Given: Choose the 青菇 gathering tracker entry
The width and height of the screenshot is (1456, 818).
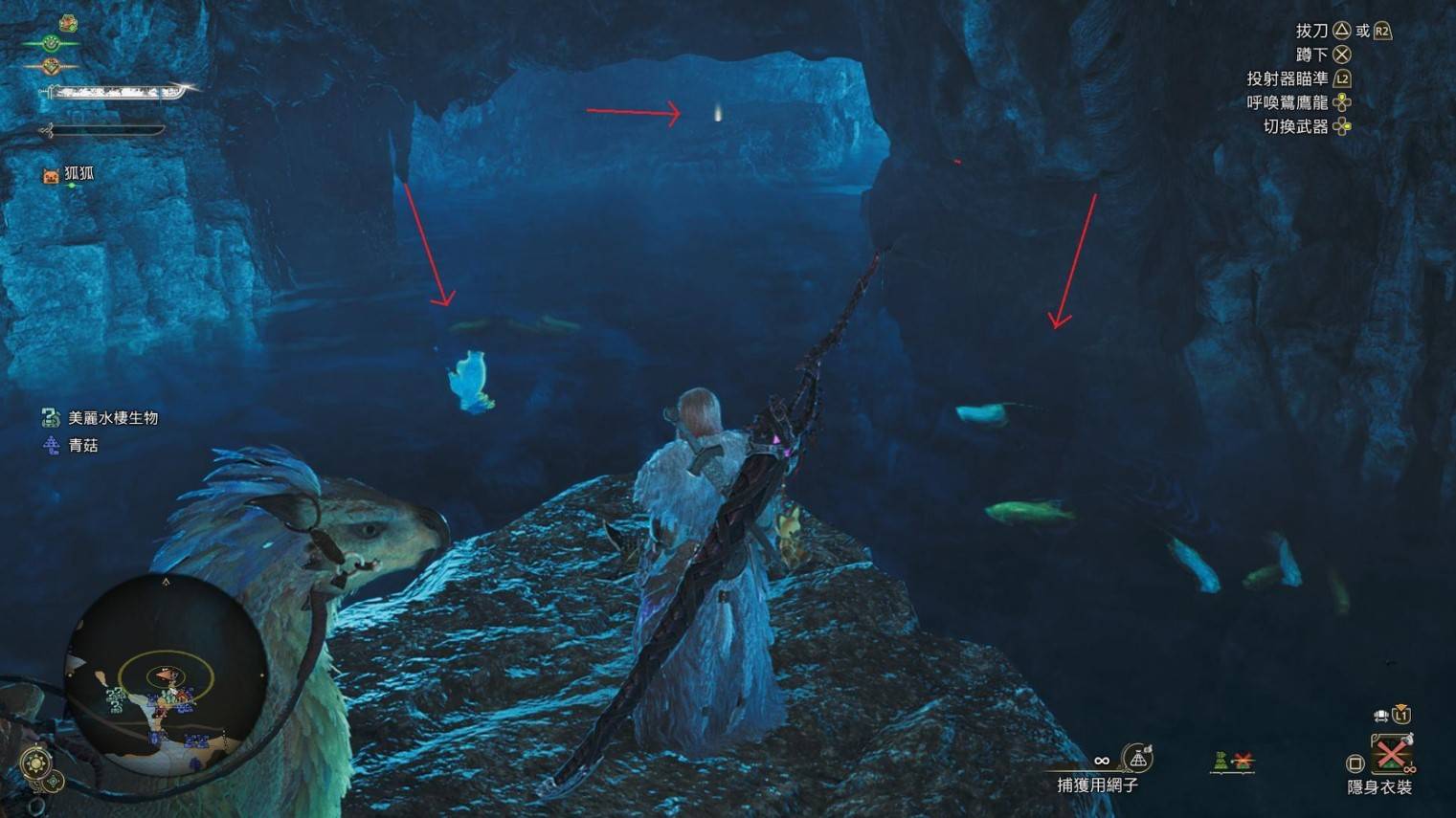Looking at the screenshot, I should coord(72,445).
